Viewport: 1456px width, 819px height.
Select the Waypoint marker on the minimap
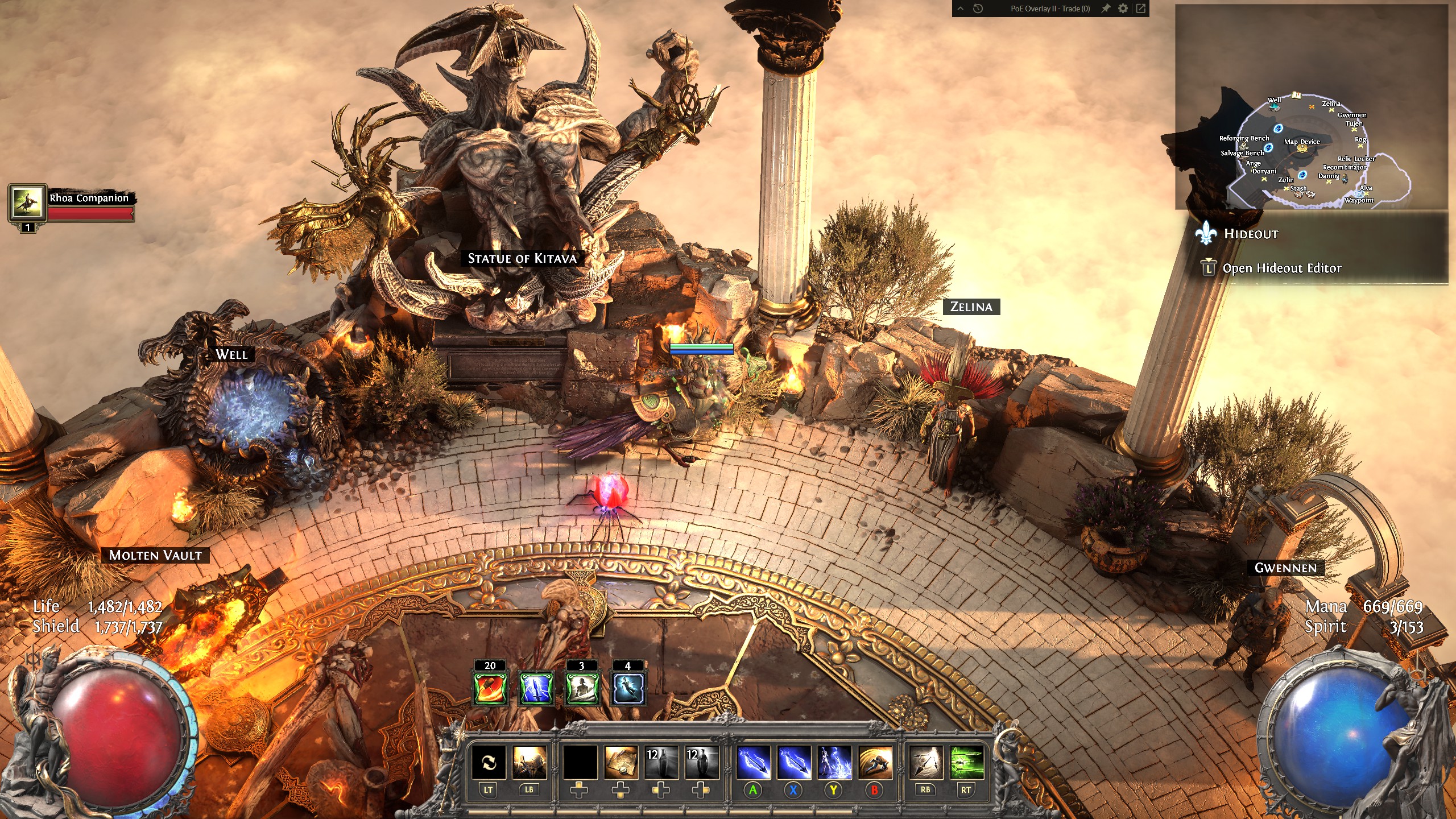(1359, 195)
